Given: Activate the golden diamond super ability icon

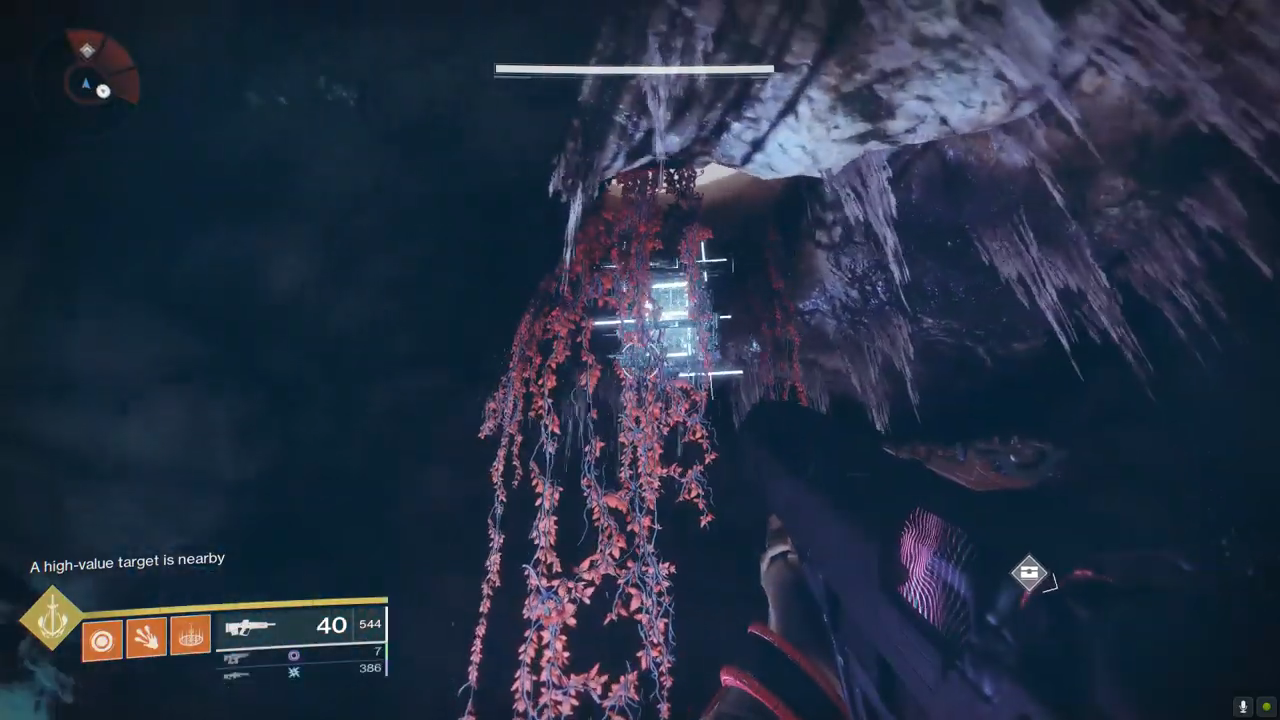Looking at the screenshot, I should point(51,620).
